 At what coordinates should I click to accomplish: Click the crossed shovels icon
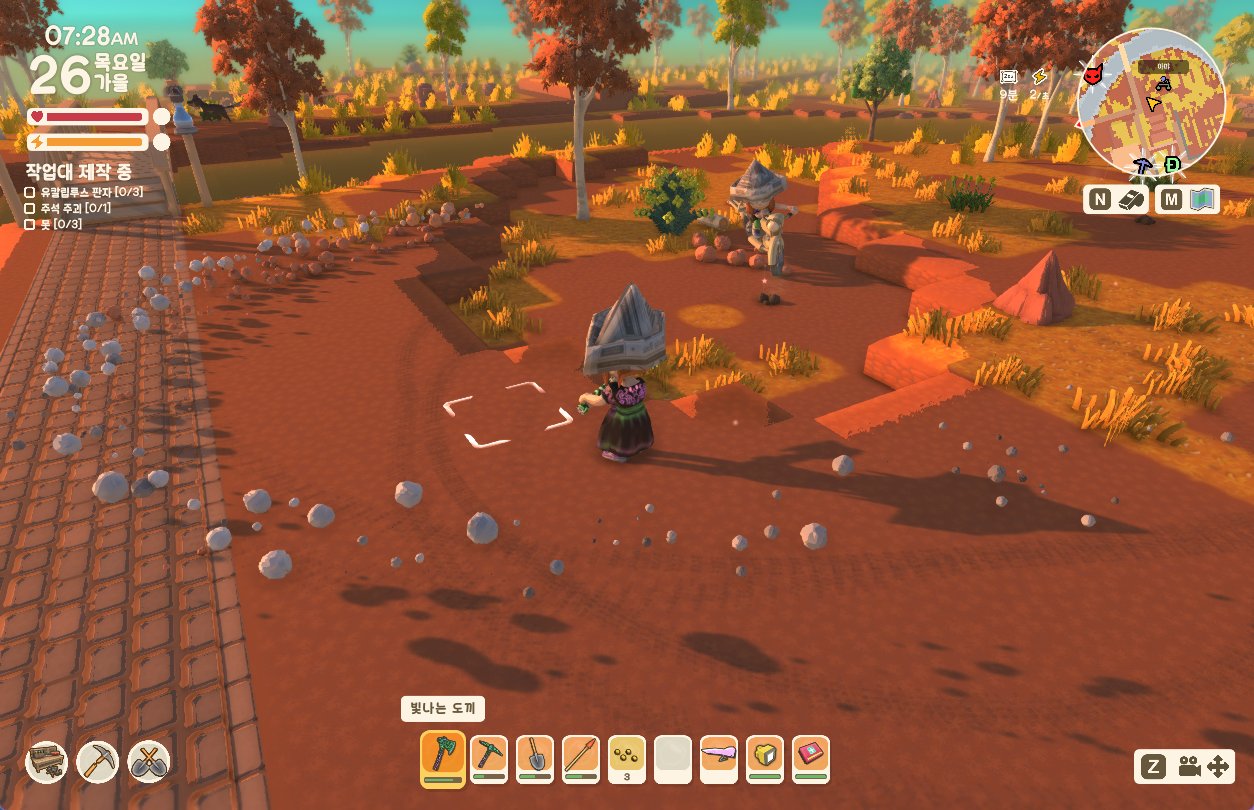coord(148,762)
